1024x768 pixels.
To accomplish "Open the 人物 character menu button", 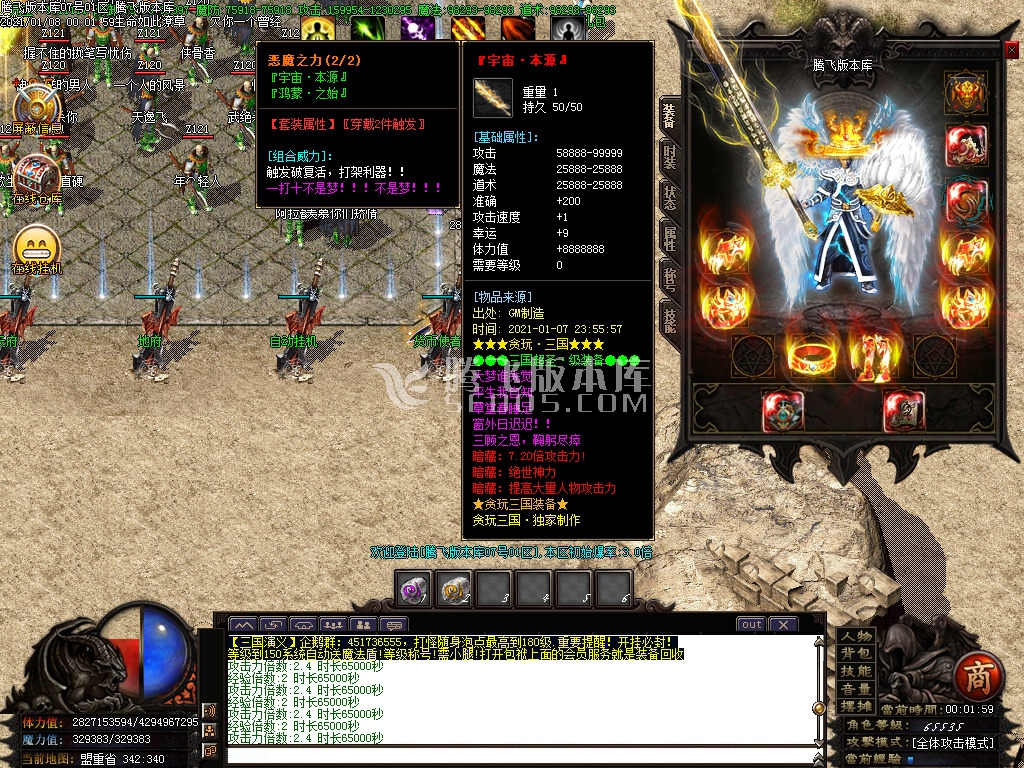I will (856, 637).
